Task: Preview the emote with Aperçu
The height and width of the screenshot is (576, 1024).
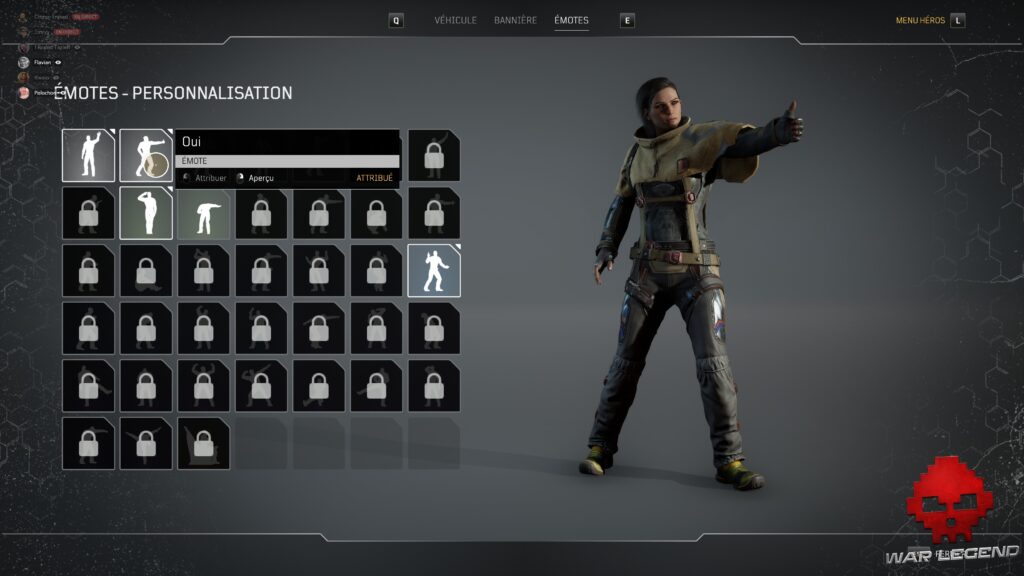Action: (260, 178)
